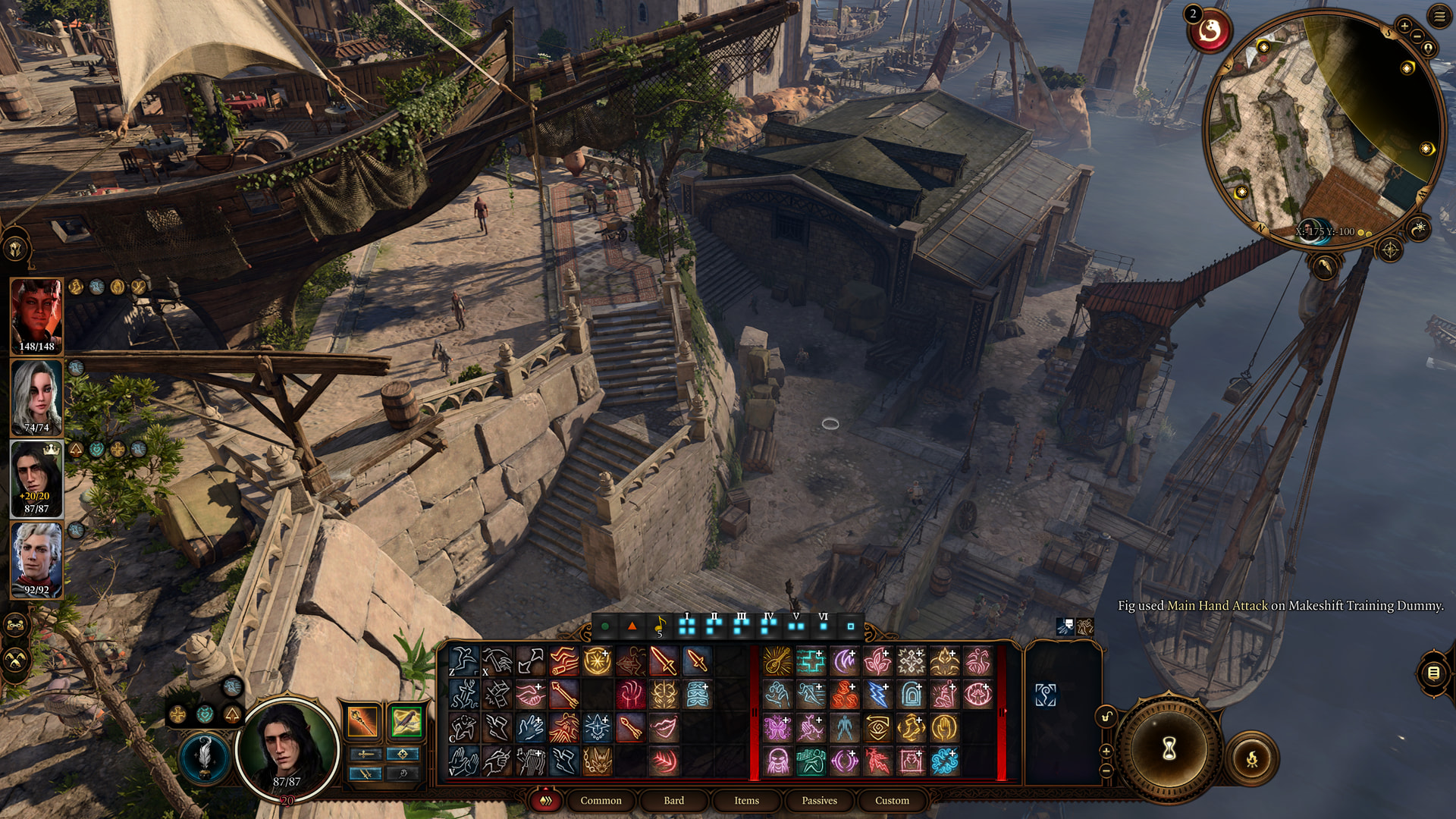Screen dimensions: 1456x819
Task: Open the game menu hamburger button
Action: click(x=1439, y=16)
